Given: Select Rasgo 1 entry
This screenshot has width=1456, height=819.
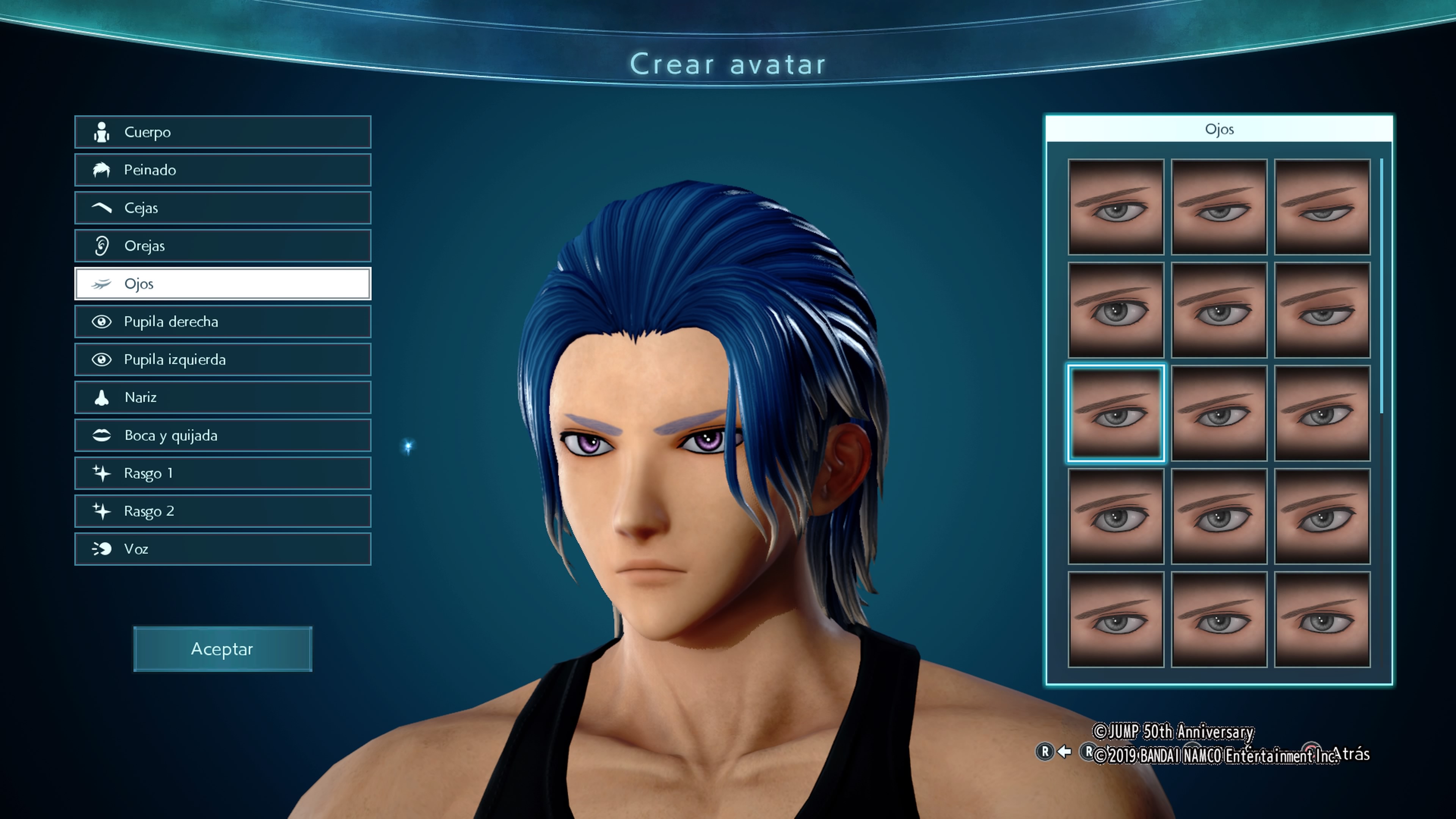Looking at the screenshot, I should tap(222, 473).
